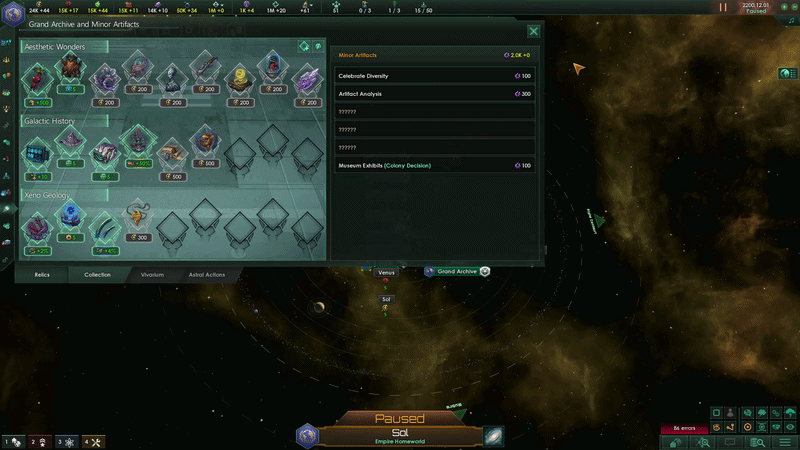The image size is (800, 450).
Task: Click the galaxy map icon beside Sol
Action: point(493,436)
